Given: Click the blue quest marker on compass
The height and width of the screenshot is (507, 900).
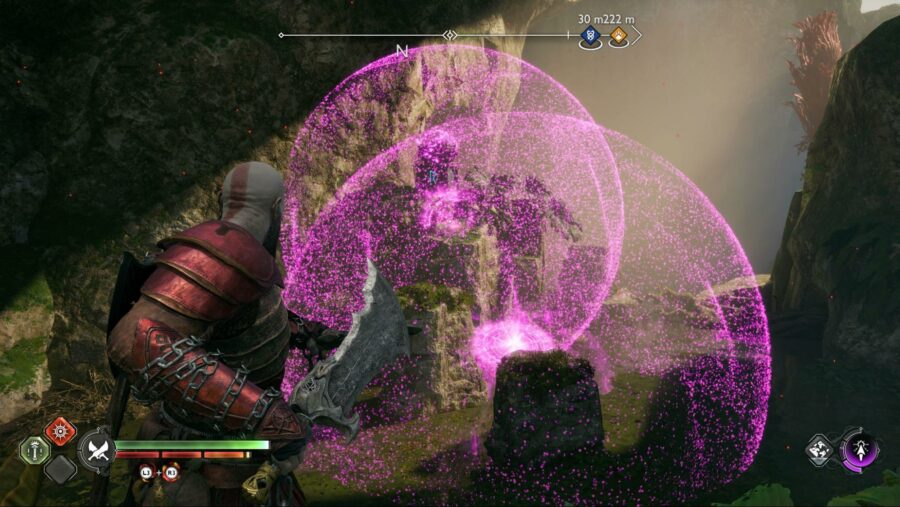Looking at the screenshot, I should coord(590,37).
